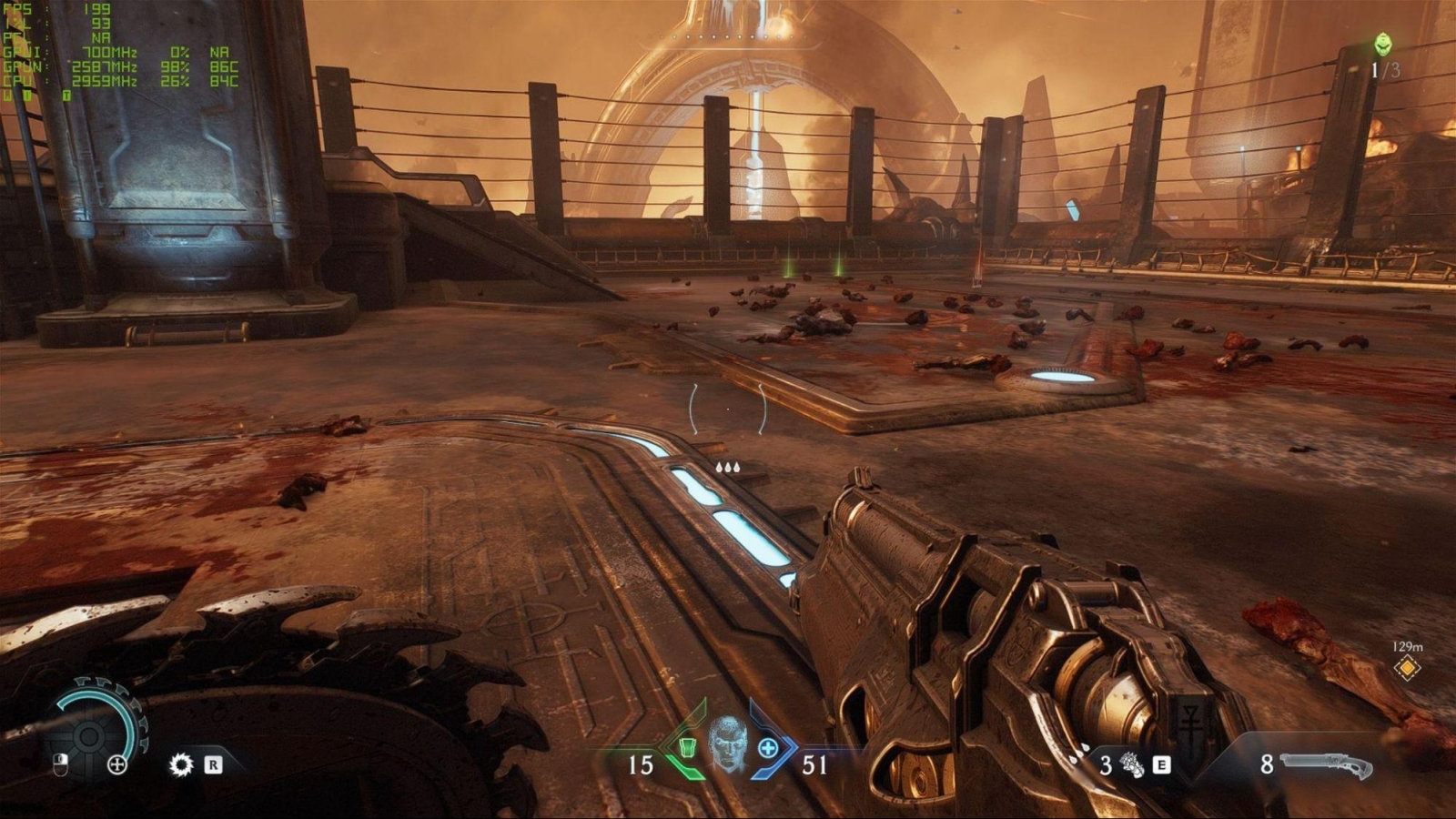
Task: Click the R keybind prompt next to the chainsaw
Action: click(213, 763)
